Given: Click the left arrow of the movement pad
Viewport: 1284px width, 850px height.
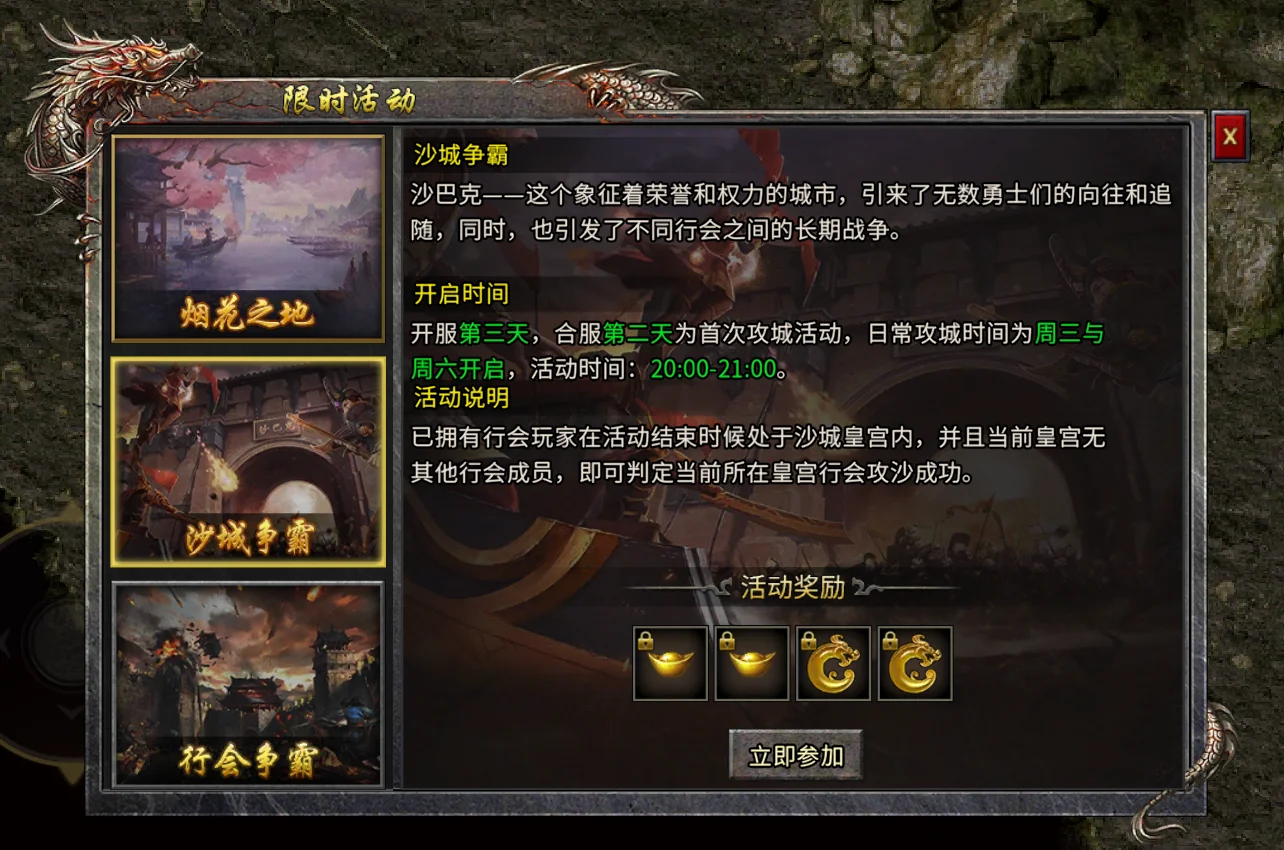Looking at the screenshot, I should 6,642.
